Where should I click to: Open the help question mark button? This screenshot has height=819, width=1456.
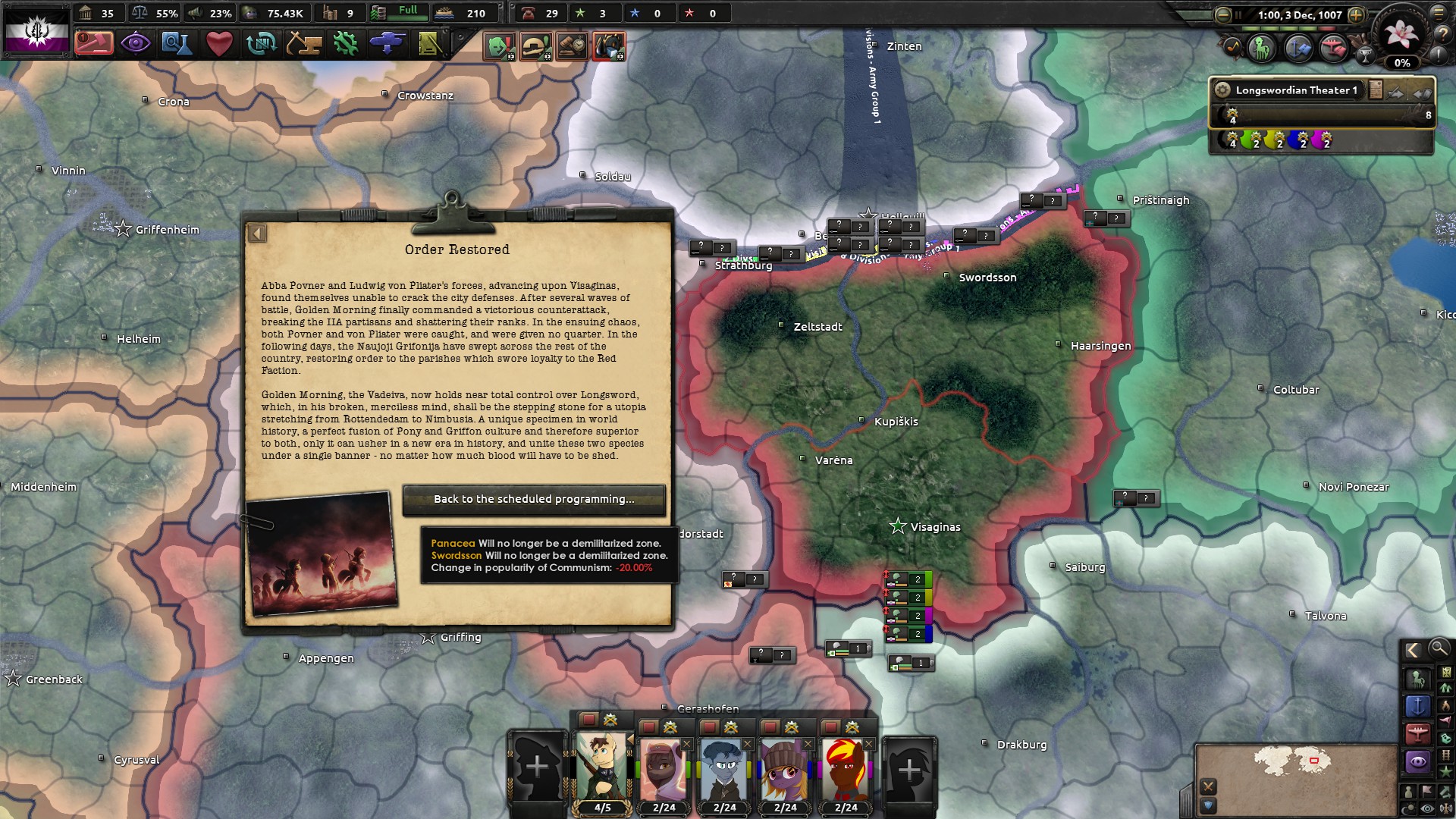(x=1442, y=34)
